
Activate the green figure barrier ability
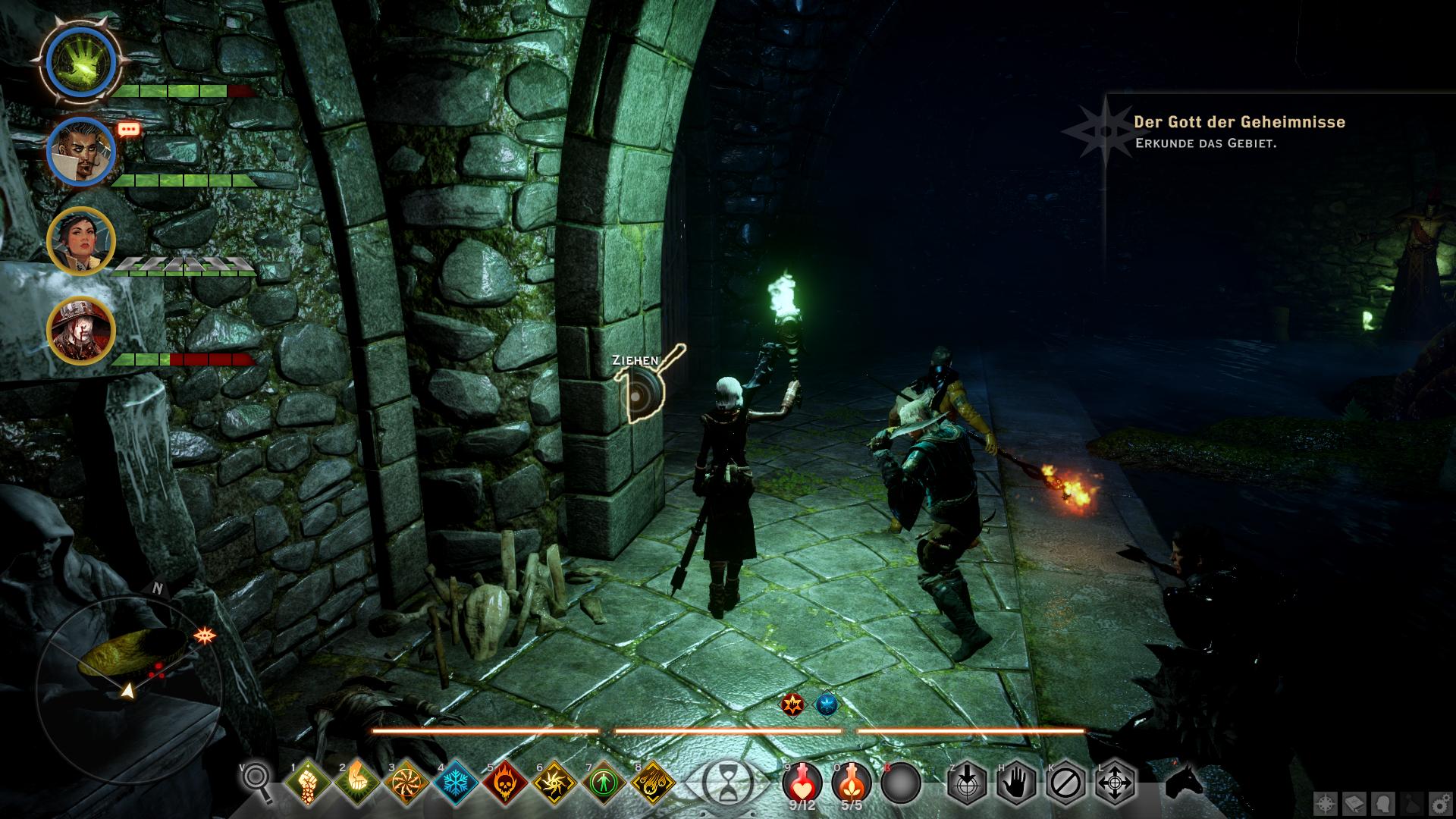604,782
